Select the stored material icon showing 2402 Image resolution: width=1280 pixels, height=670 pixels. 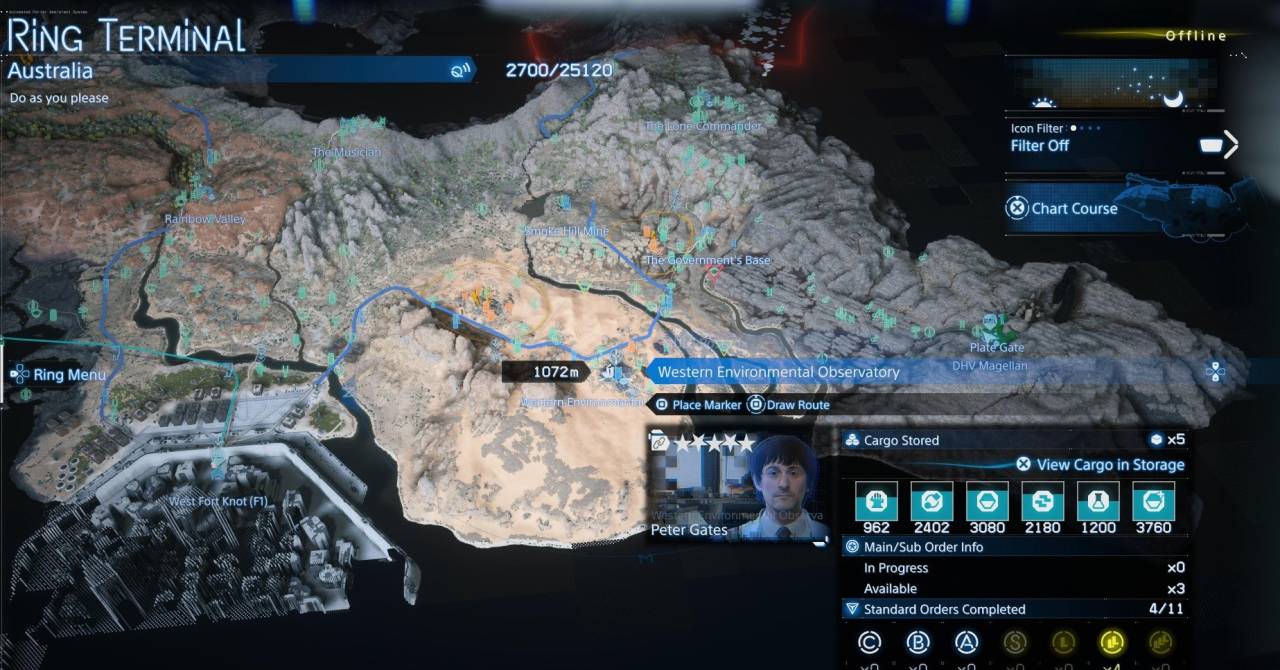tap(932, 500)
